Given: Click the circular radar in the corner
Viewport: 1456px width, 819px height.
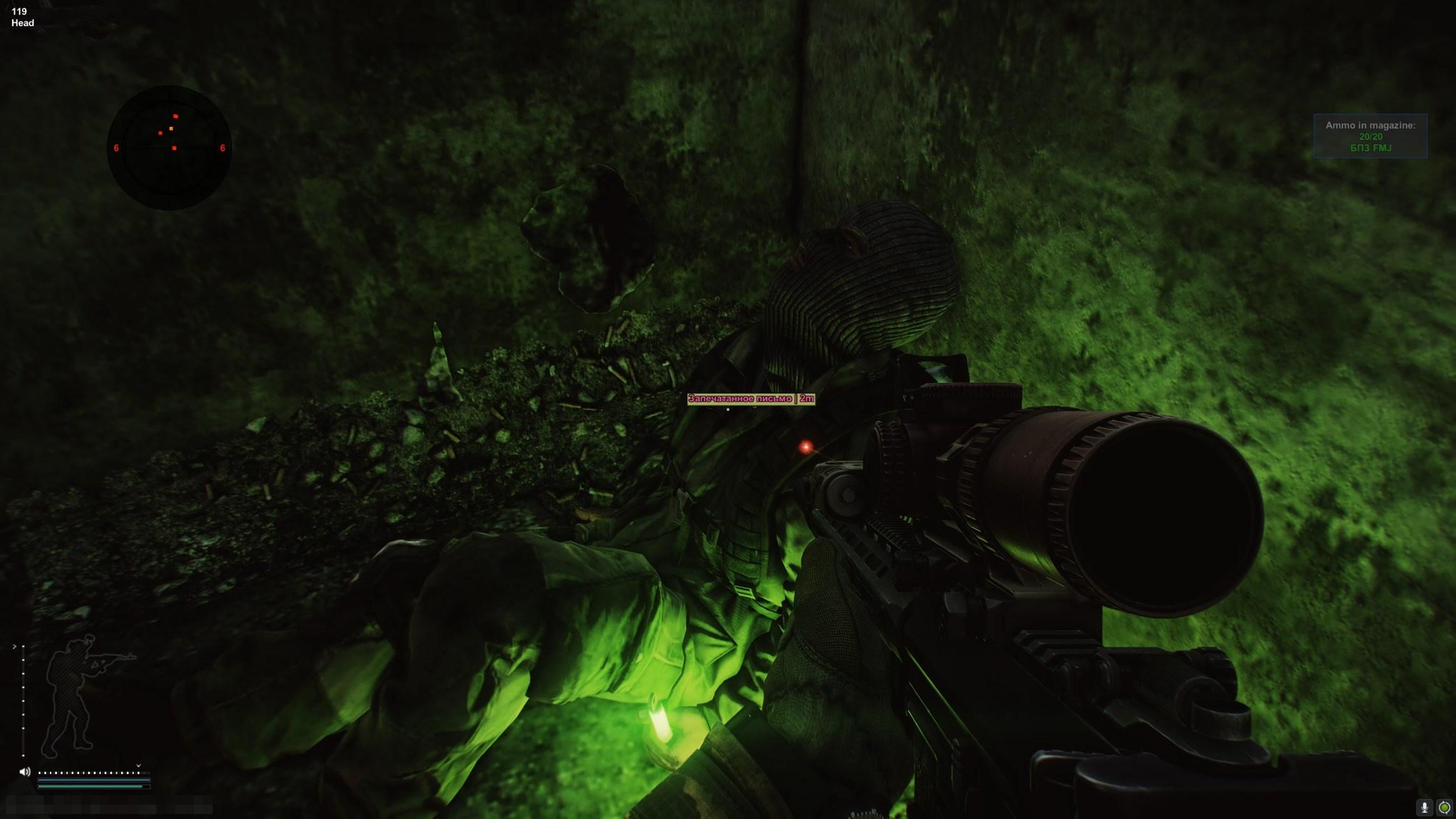Looking at the screenshot, I should (169, 148).
